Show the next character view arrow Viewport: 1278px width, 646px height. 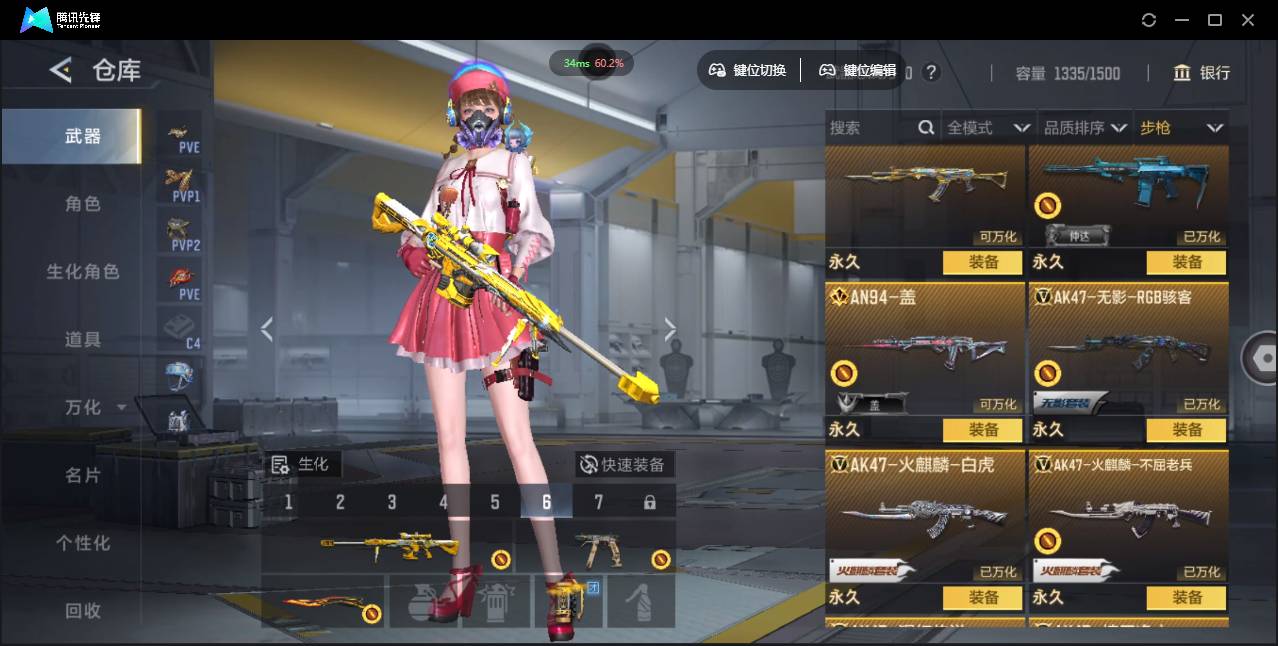(x=670, y=329)
